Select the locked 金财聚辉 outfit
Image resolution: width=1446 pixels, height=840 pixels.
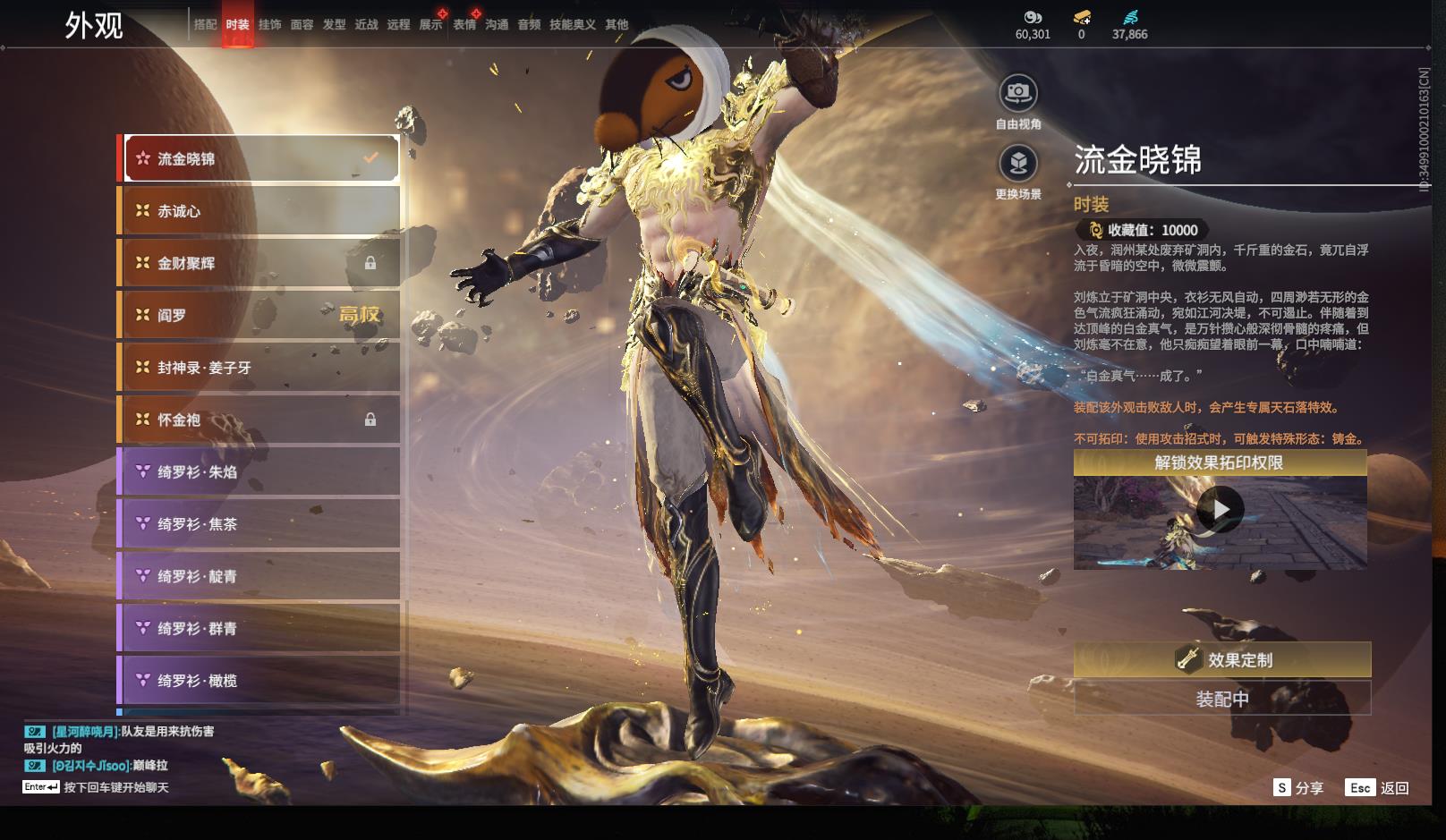[260, 263]
